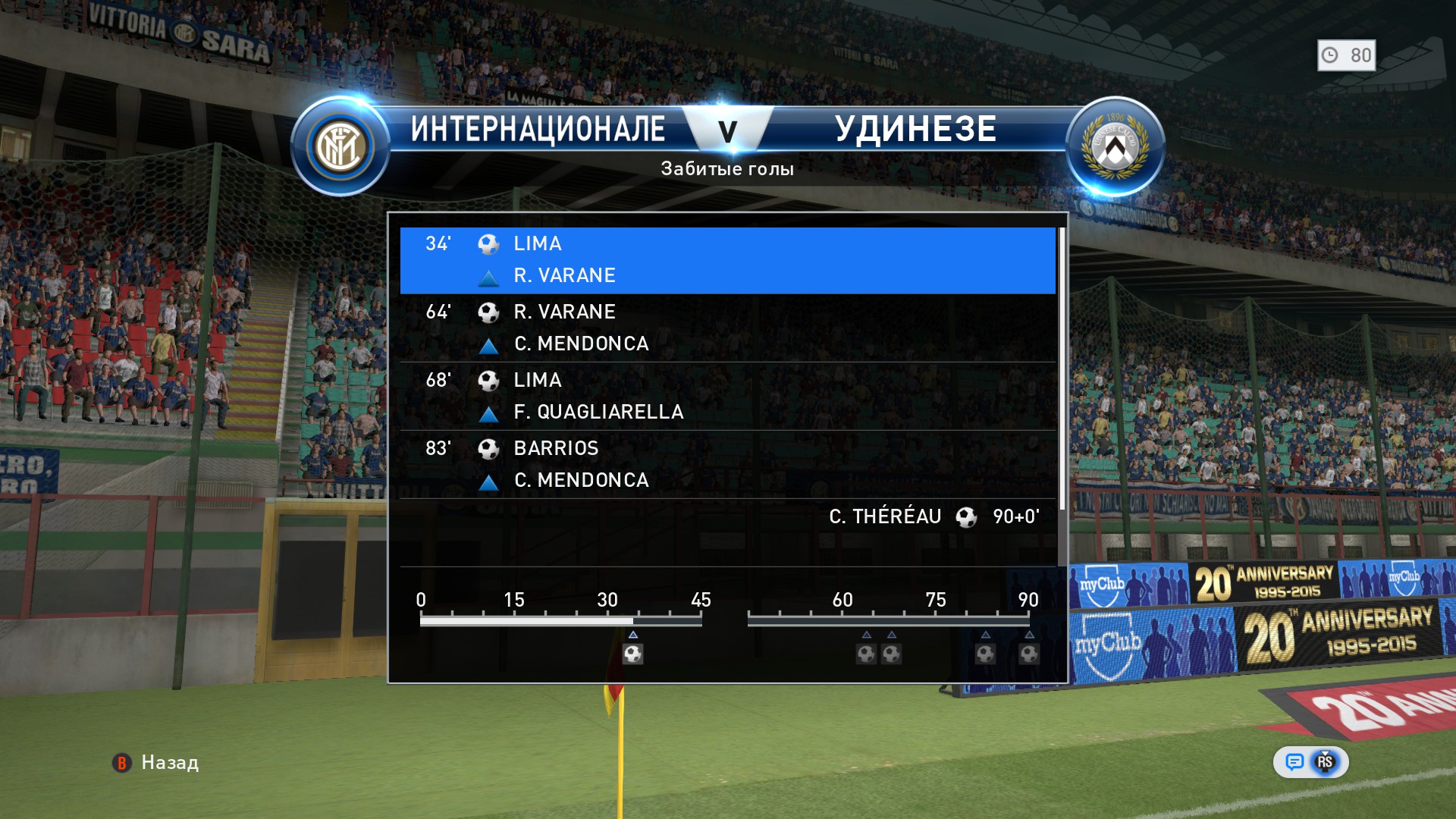Select the timeline goal marker at minute 83
Viewport: 1456px width, 819px height.
click(985, 654)
